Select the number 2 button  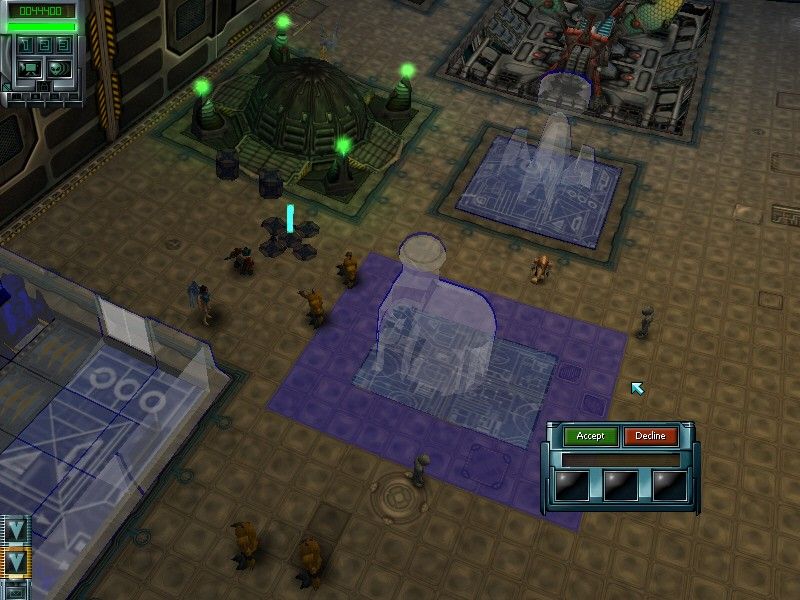[44, 45]
